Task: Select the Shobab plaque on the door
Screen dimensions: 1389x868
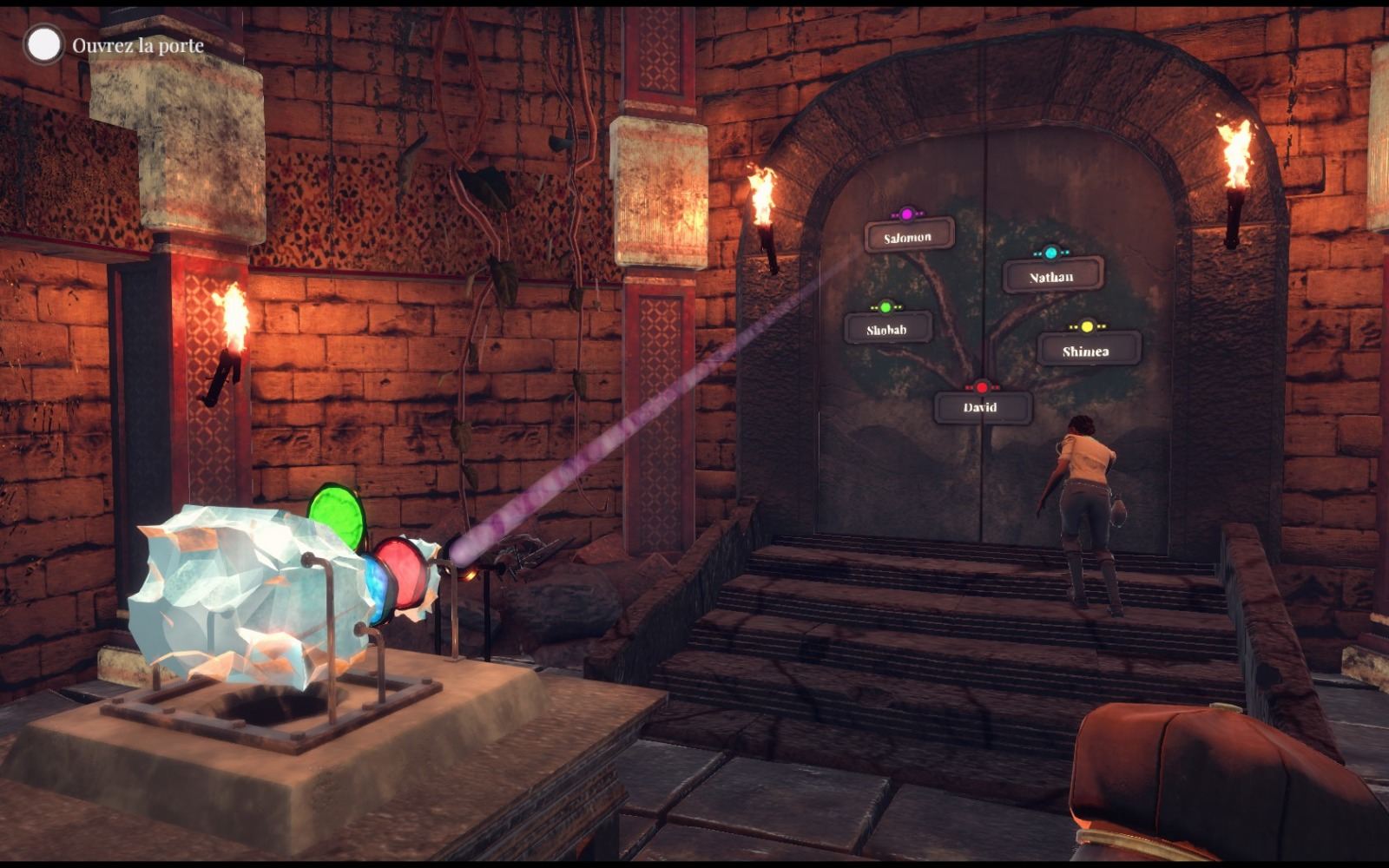Action: (885, 330)
